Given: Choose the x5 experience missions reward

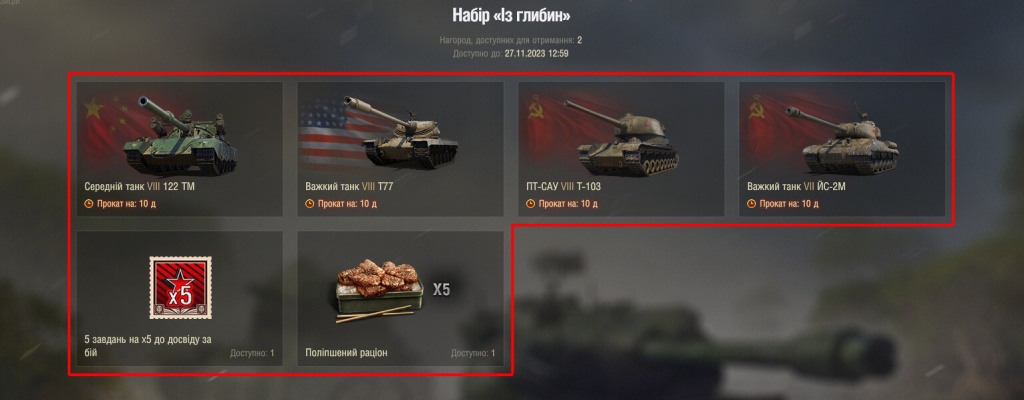Looking at the screenshot, I should pos(180,298).
